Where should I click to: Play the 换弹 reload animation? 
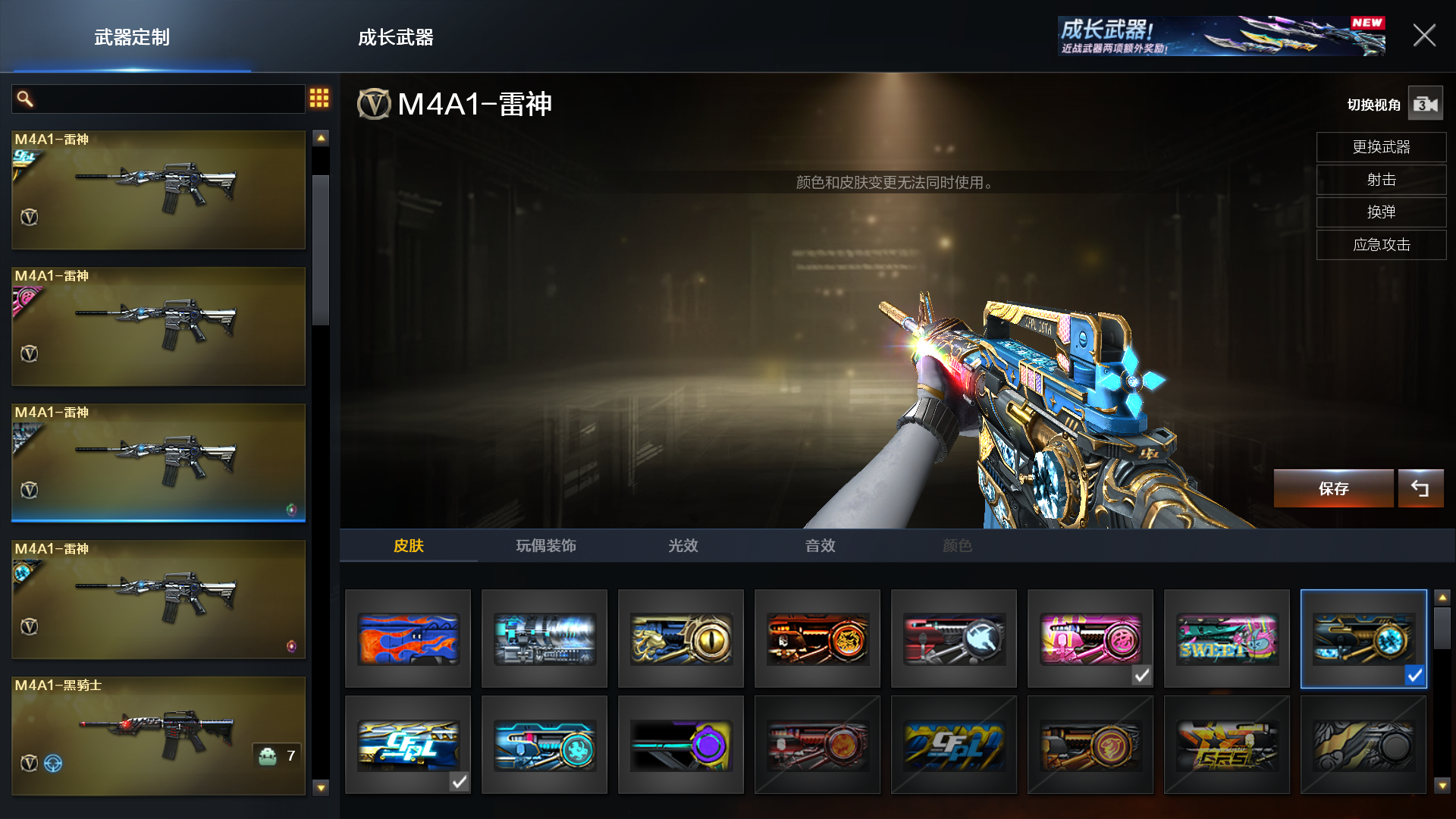(x=1381, y=212)
